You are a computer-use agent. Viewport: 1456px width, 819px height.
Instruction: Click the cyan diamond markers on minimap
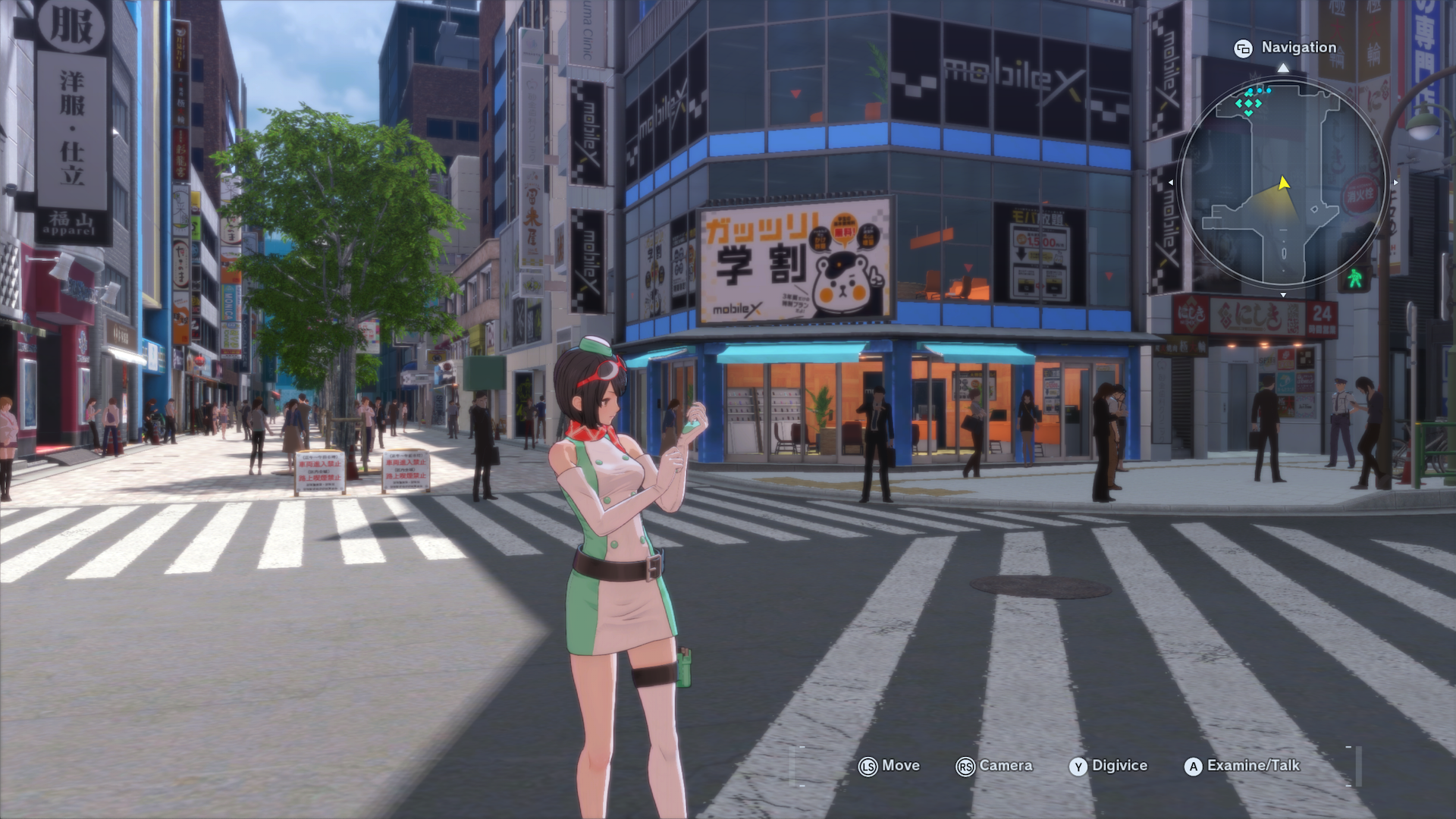click(1249, 104)
